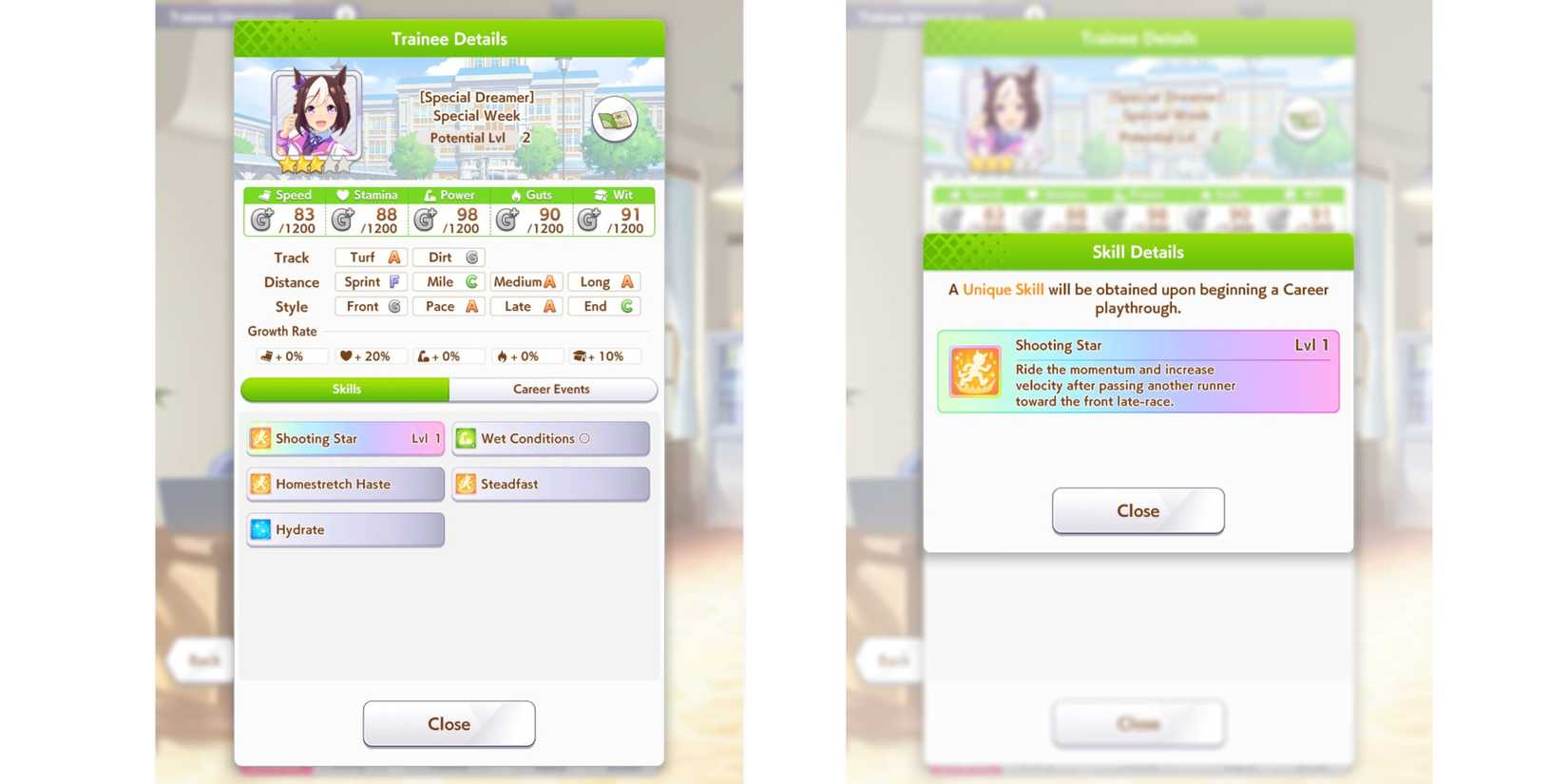Close the Skill Details popup
1568x784 pixels.
coord(1138,510)
